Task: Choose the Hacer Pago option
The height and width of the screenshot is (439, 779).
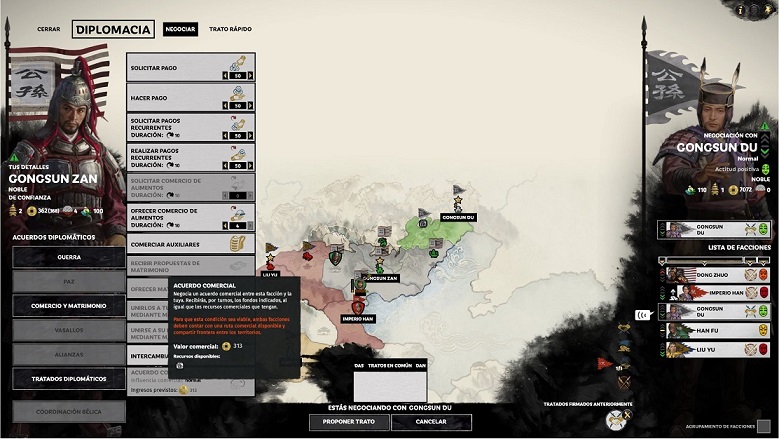Action: (x=190, y=96)
